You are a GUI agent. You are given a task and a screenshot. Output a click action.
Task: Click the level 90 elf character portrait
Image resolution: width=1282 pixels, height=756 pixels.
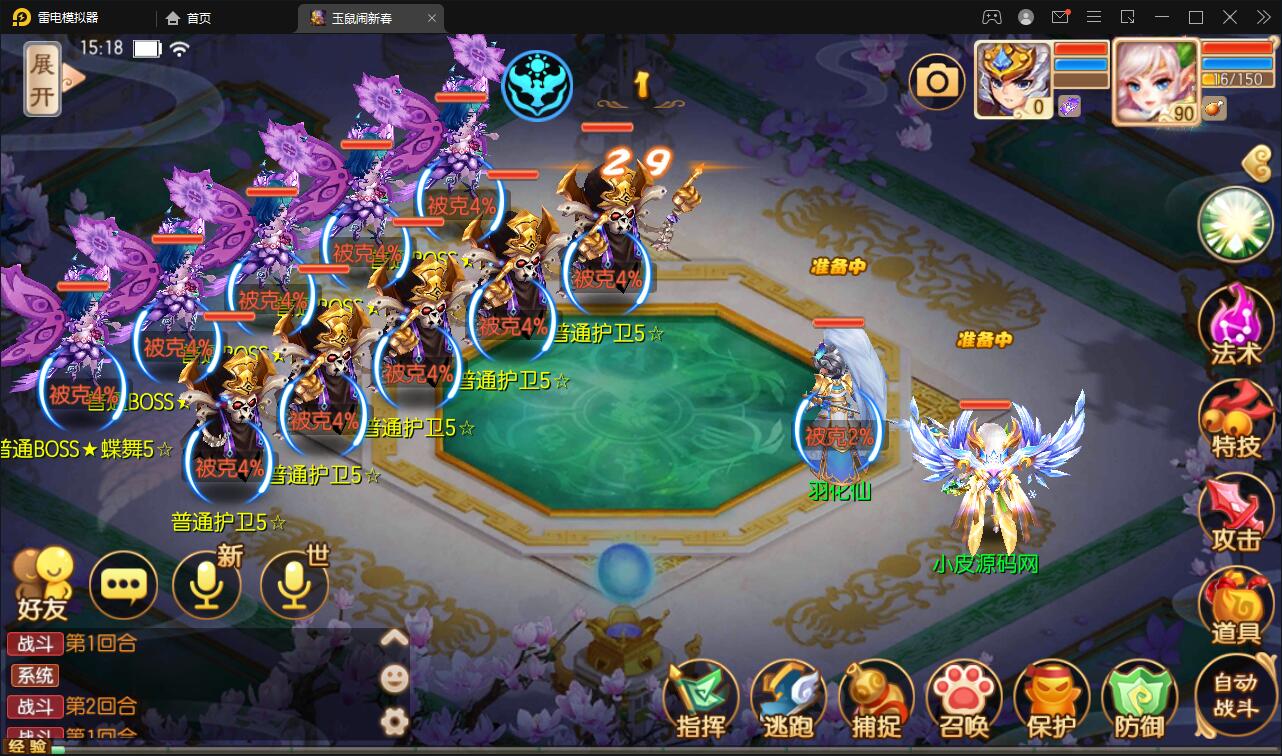(x=1155, y=82)
